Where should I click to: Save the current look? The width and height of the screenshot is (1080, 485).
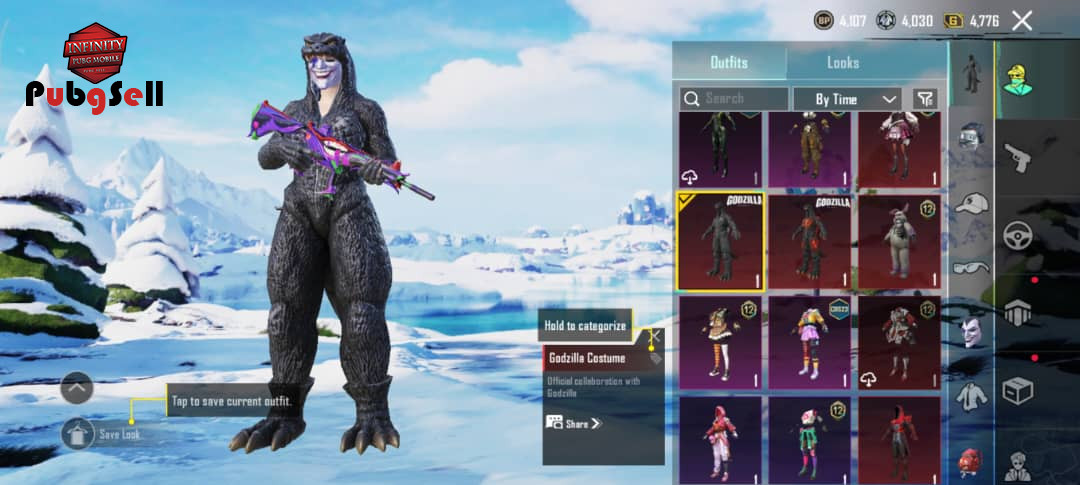(x=78, y=433)
